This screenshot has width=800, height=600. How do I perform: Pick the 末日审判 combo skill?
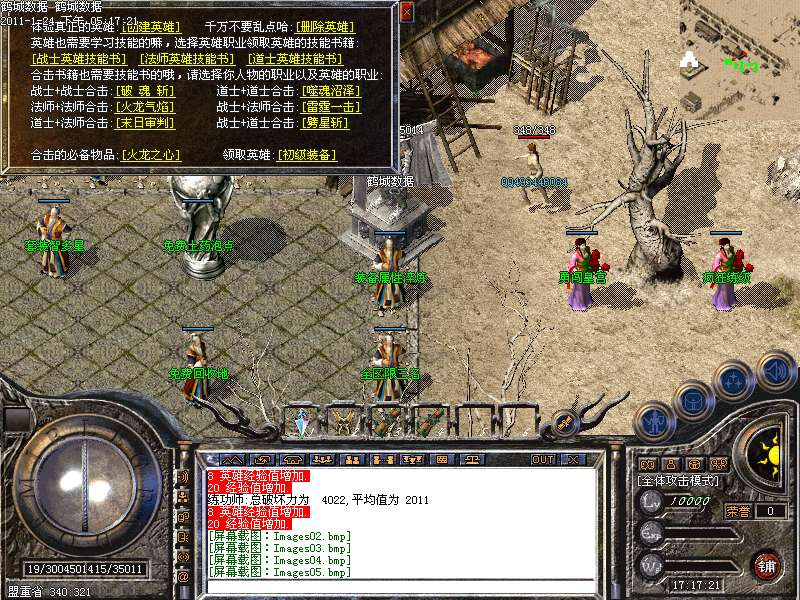click(145, 123)
